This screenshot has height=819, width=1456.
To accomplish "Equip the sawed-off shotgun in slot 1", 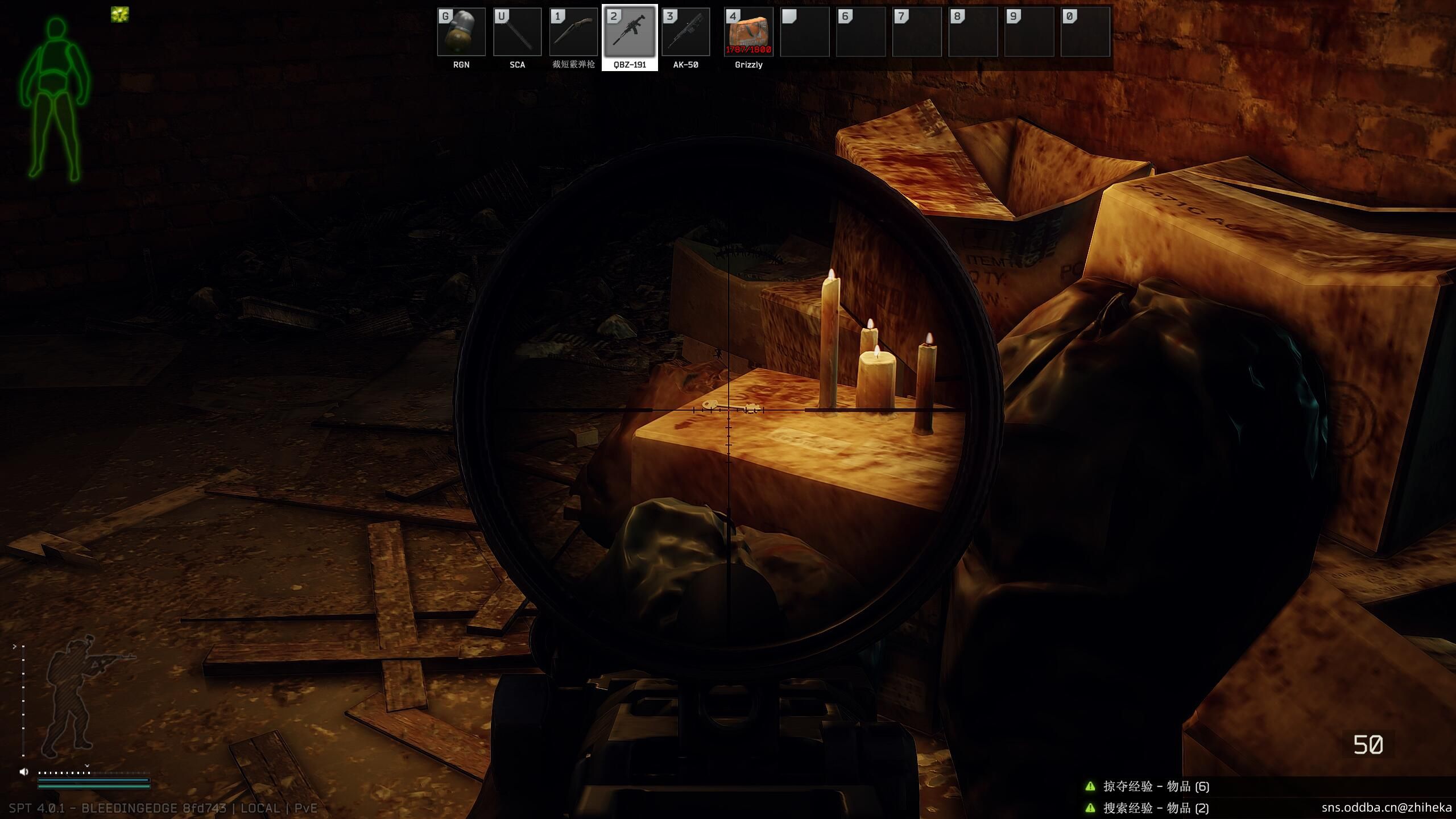I will (573, 32).
